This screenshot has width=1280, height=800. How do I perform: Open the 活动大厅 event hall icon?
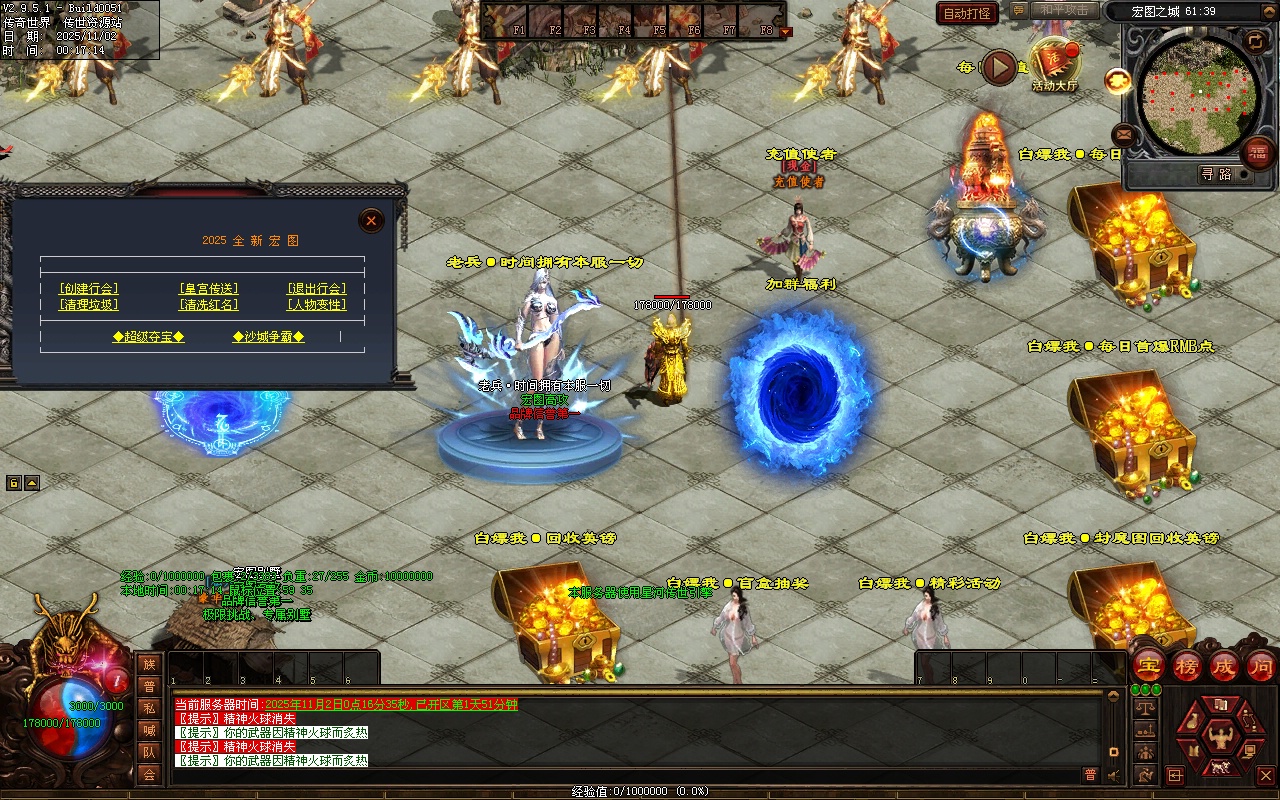pos(1054,64)
